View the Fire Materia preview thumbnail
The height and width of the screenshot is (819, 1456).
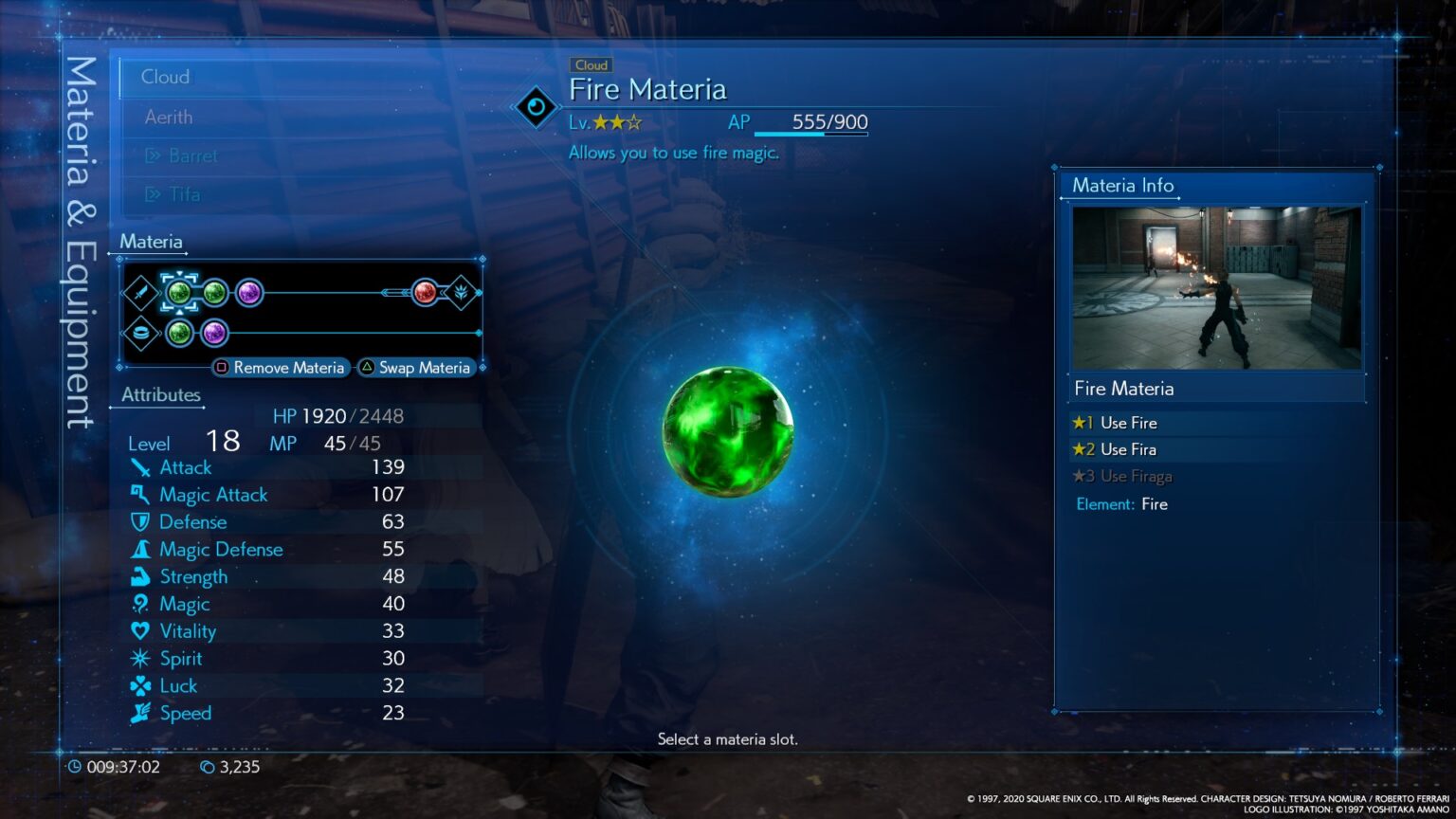[1216, 287]
